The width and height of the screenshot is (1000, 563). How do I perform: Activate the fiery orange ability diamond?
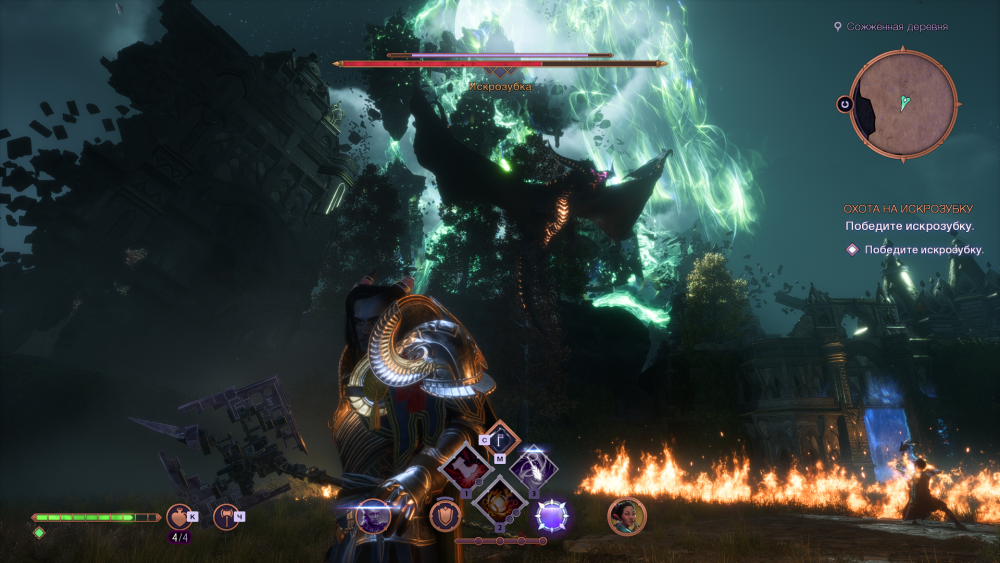tap(498, 499)
